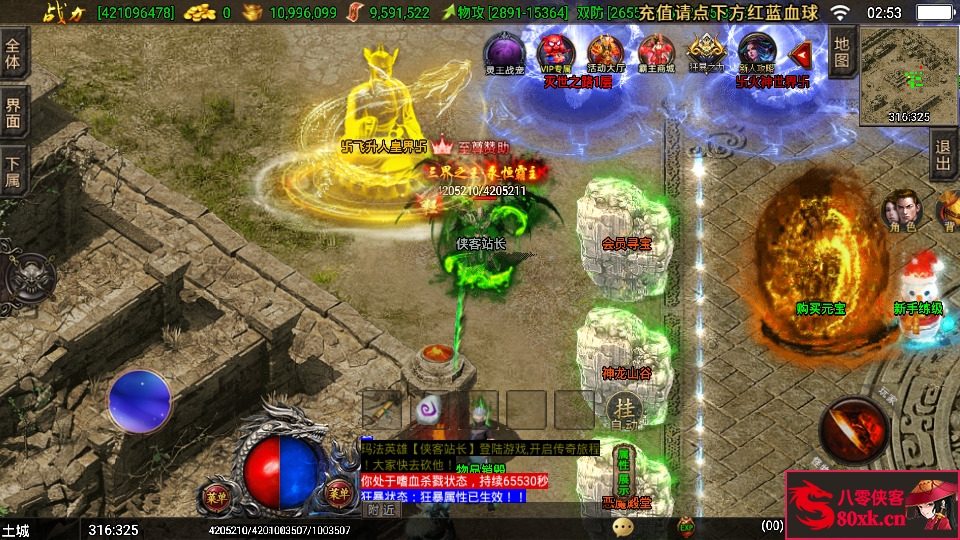
Task: Open the chat speech bubble icon
Action: click(624, 525)
